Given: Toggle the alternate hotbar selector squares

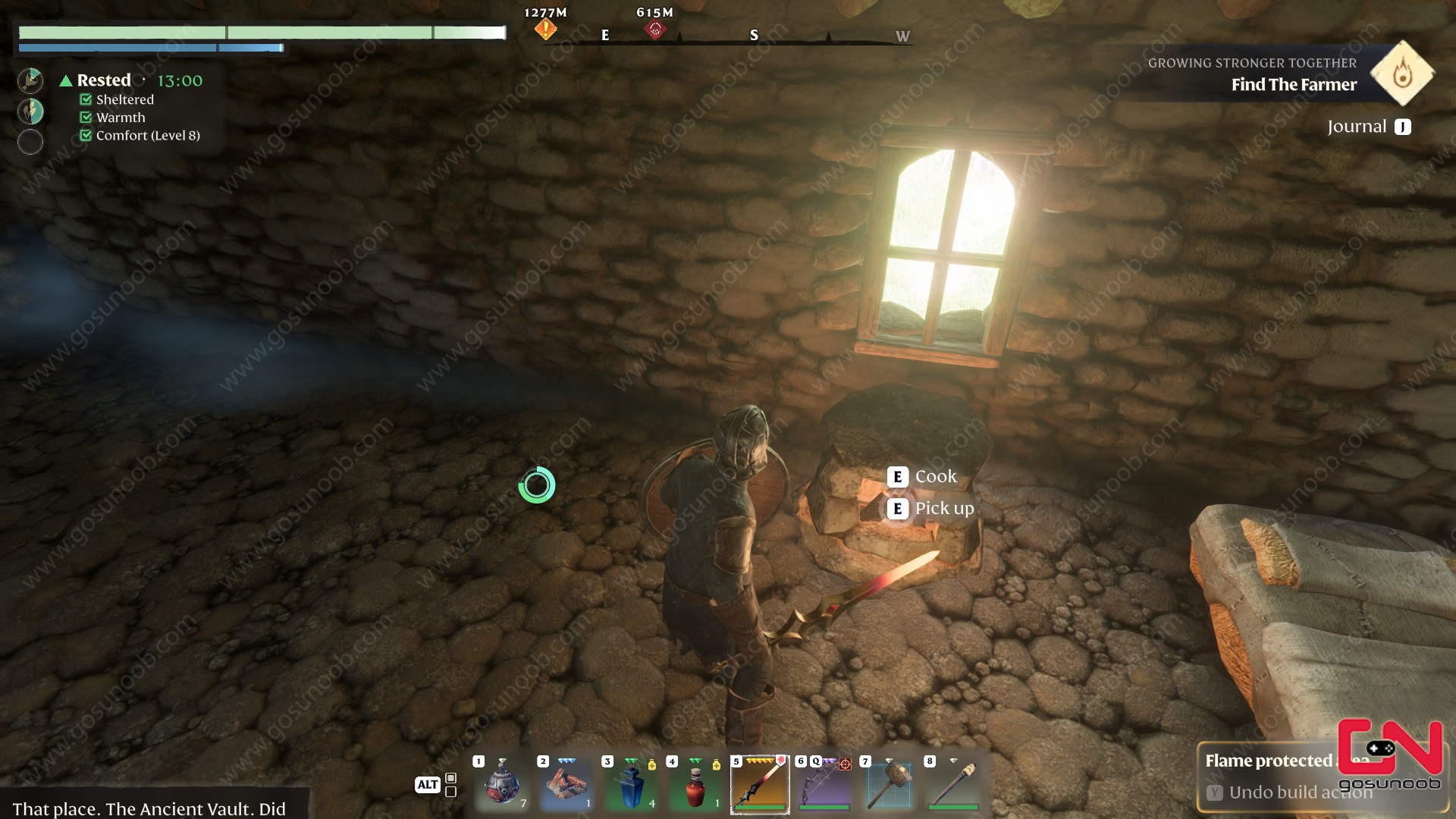Looking at the screenshot, I should [450, 785].
